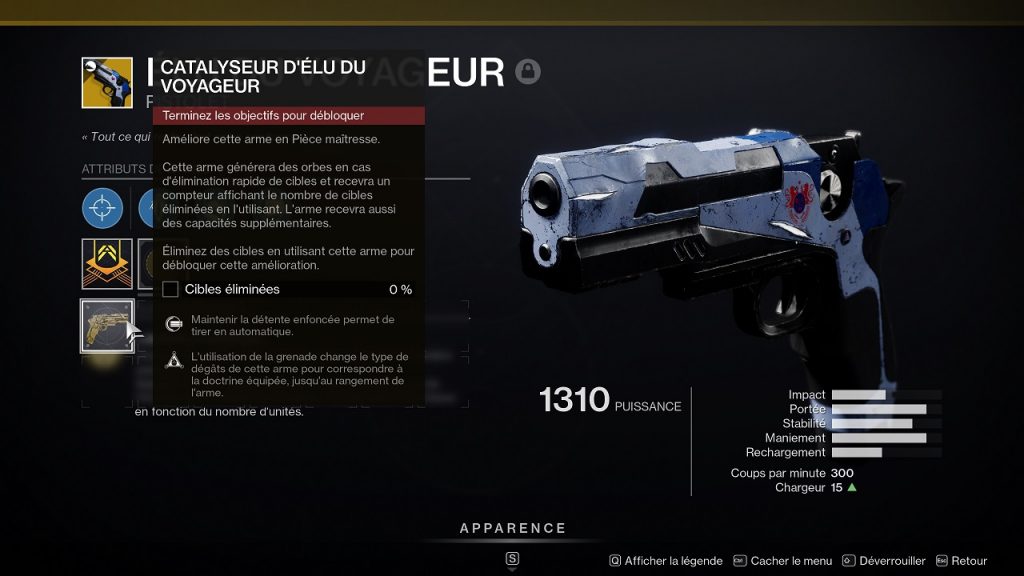This screenshot has height=576, width=1024.
Task: Click the weapon thumbnail icon beside the title
Action: click(107, 83)
